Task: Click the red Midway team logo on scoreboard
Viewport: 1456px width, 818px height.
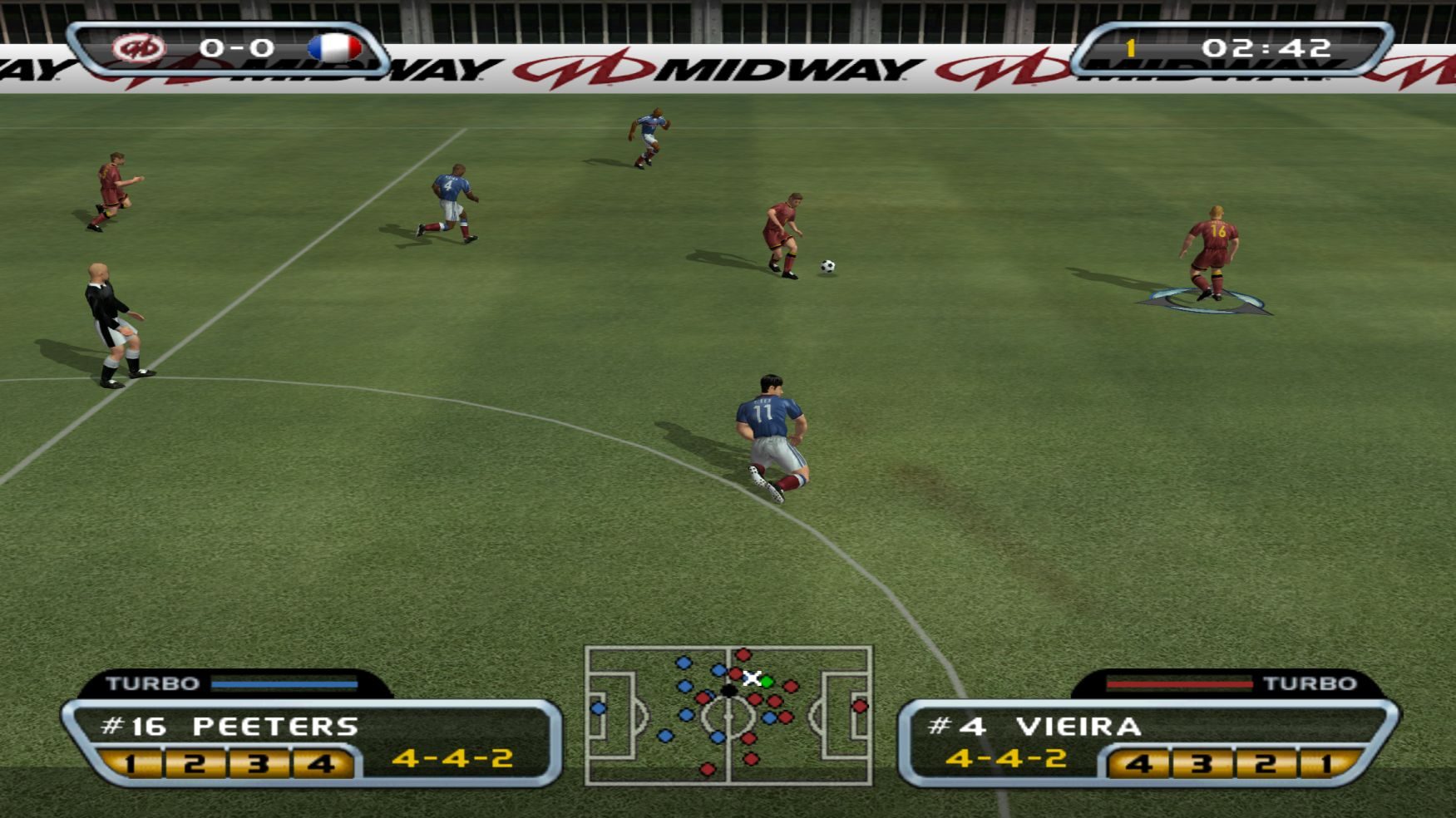Action: pyautogui.click(x=139, y=48)
